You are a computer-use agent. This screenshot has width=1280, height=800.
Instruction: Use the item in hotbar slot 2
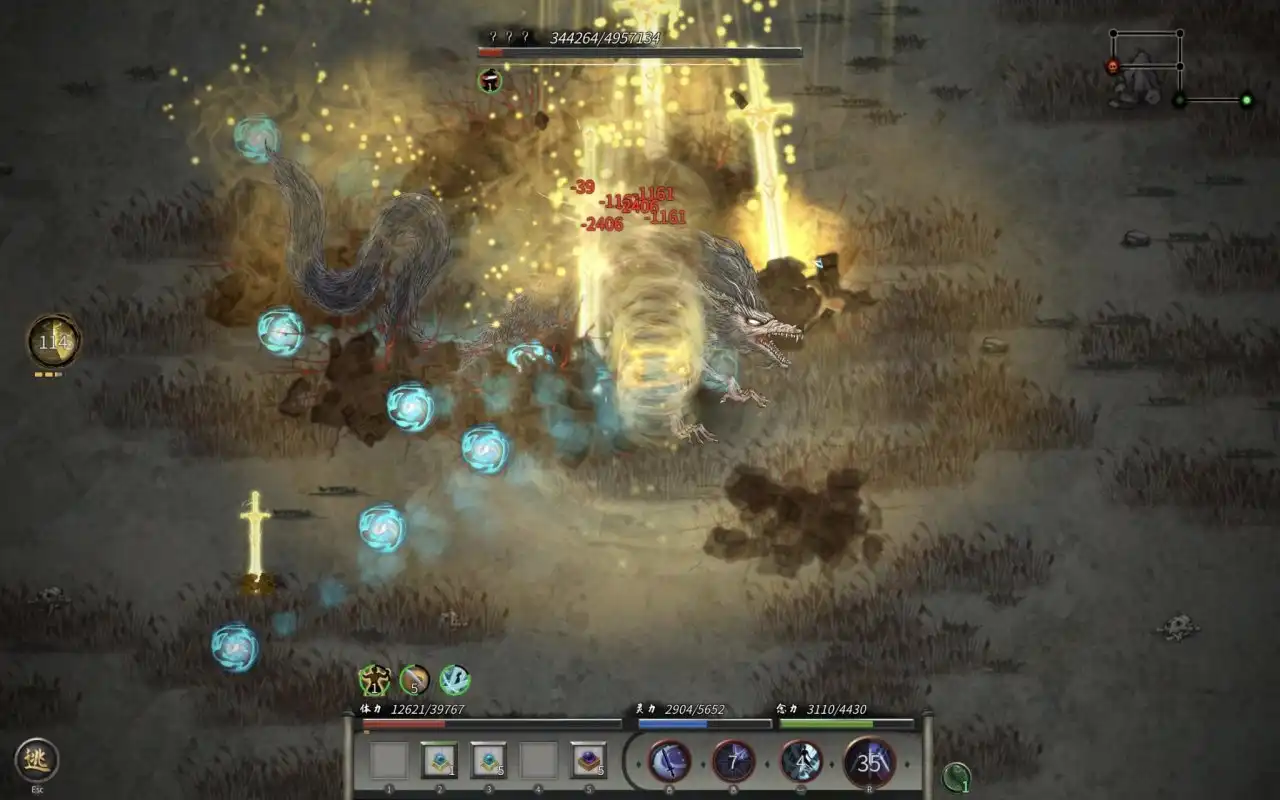pyautogui.click(x=439, y=760)
